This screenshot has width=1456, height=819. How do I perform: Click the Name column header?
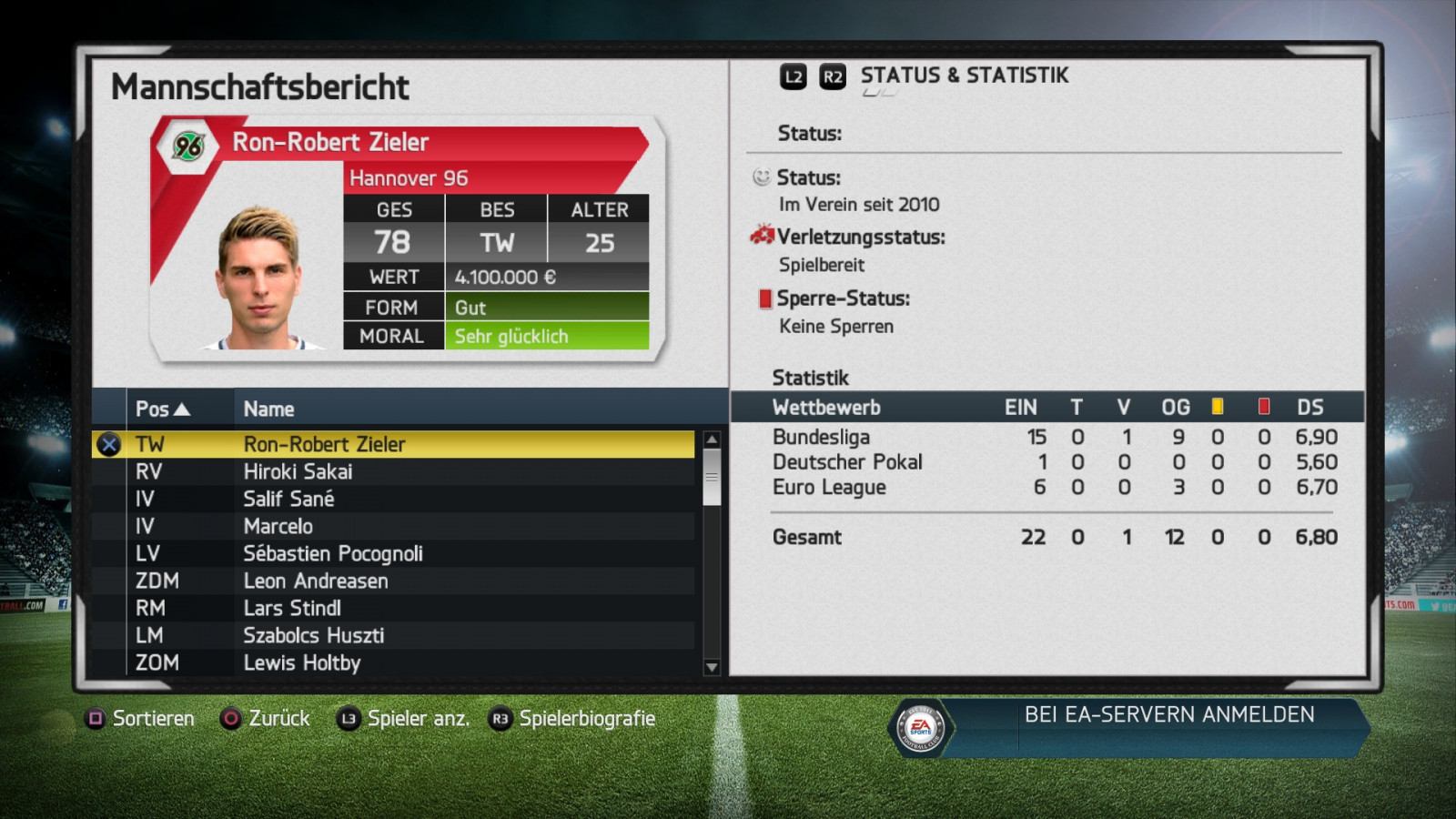[x=268, y=409]
